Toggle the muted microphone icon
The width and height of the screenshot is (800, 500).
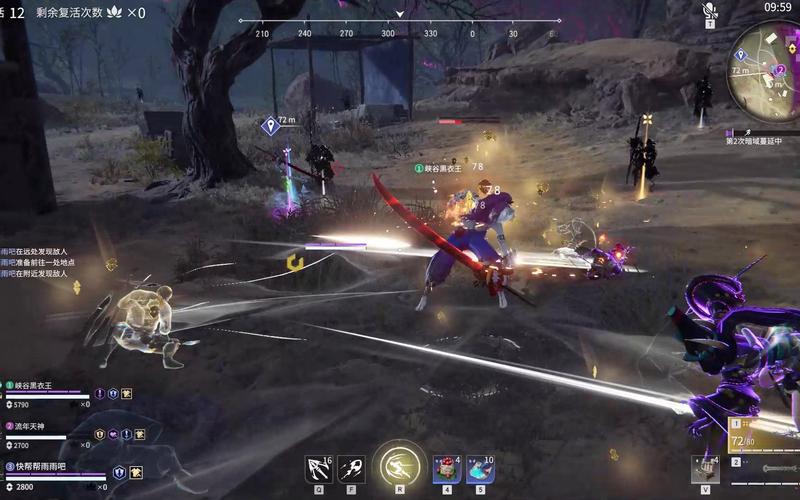click(710, 10)
